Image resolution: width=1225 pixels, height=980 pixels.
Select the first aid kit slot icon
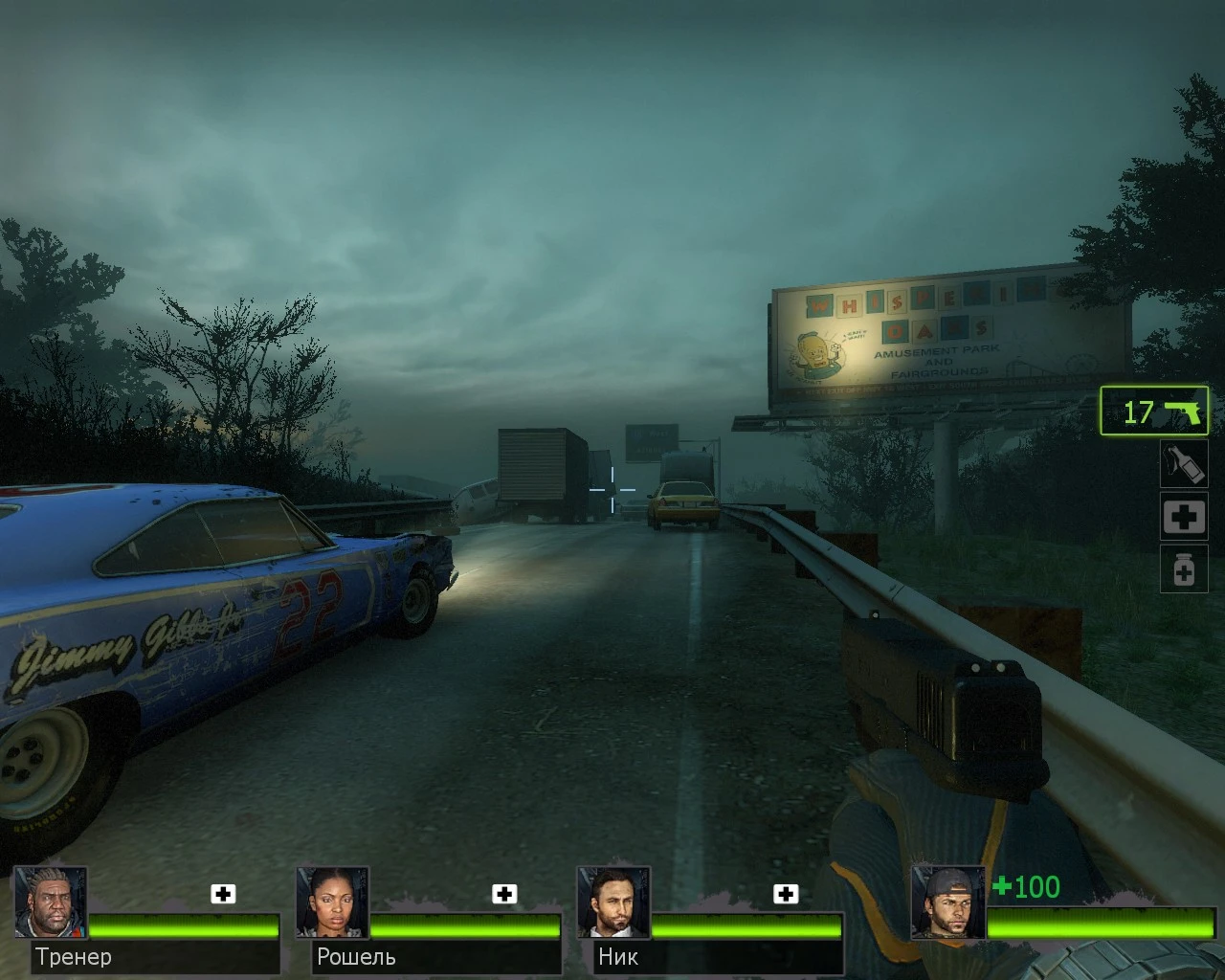(x=1184, y=517)
